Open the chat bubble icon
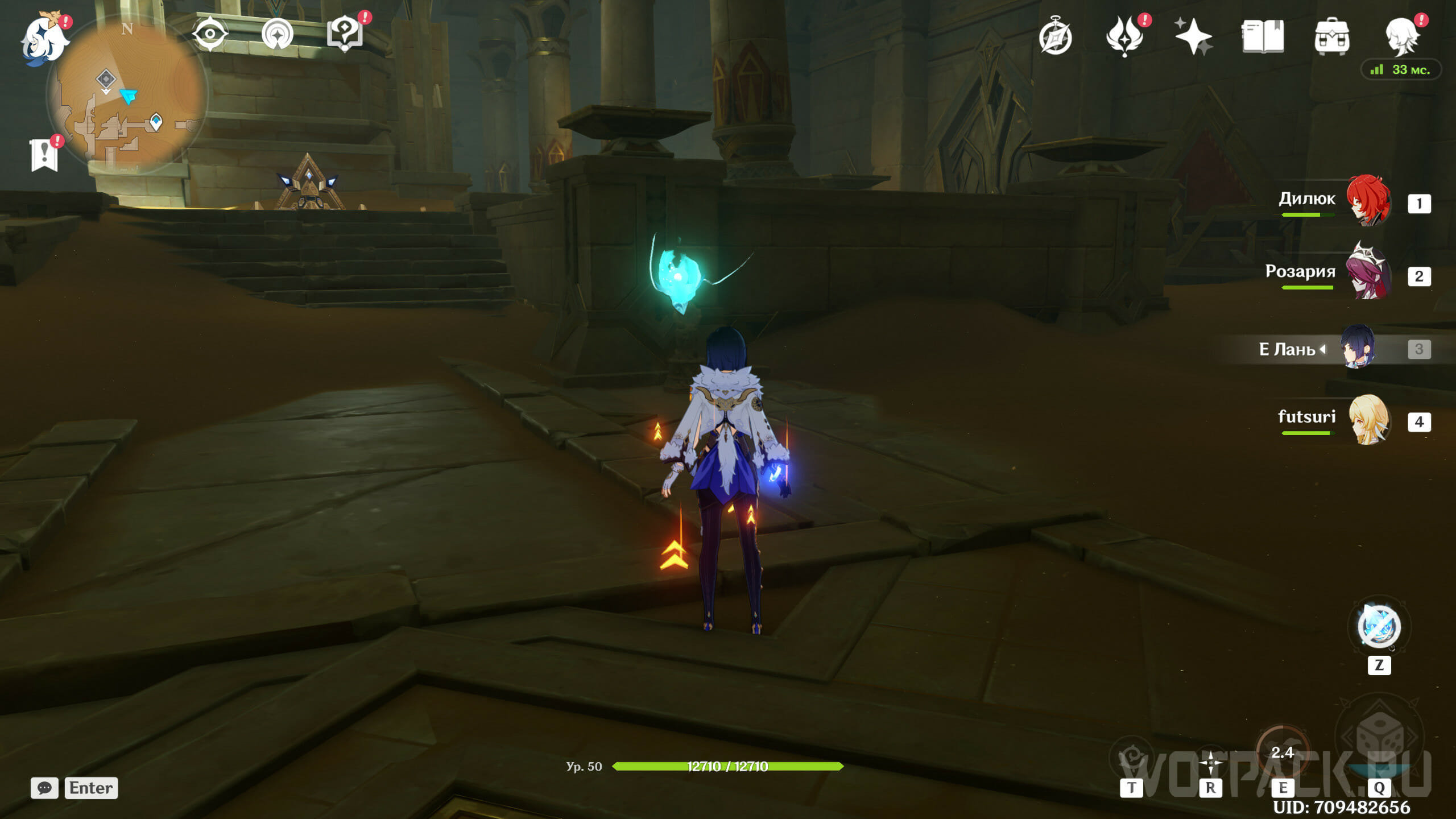Viewport: 1456px width, 819px height. 44,788
